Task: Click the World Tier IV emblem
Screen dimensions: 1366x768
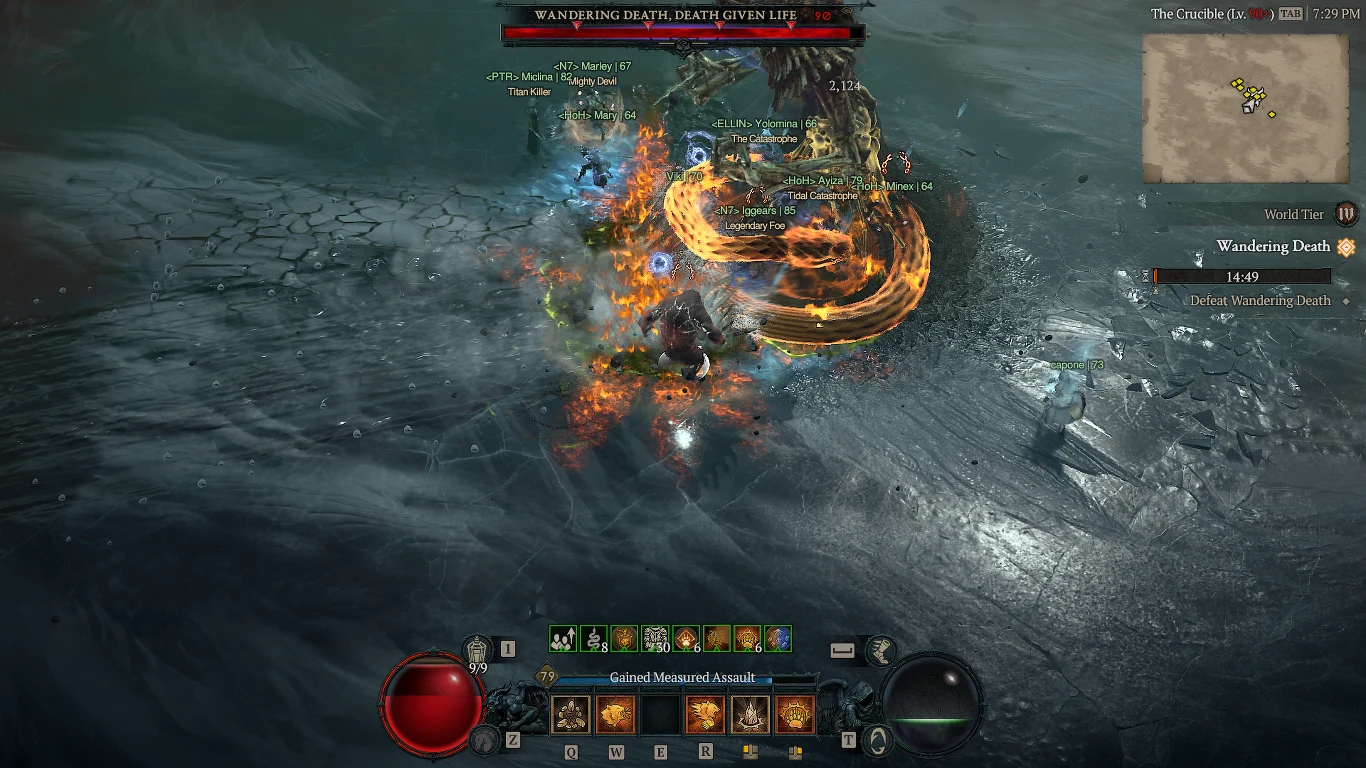Action: point(1346,215)
